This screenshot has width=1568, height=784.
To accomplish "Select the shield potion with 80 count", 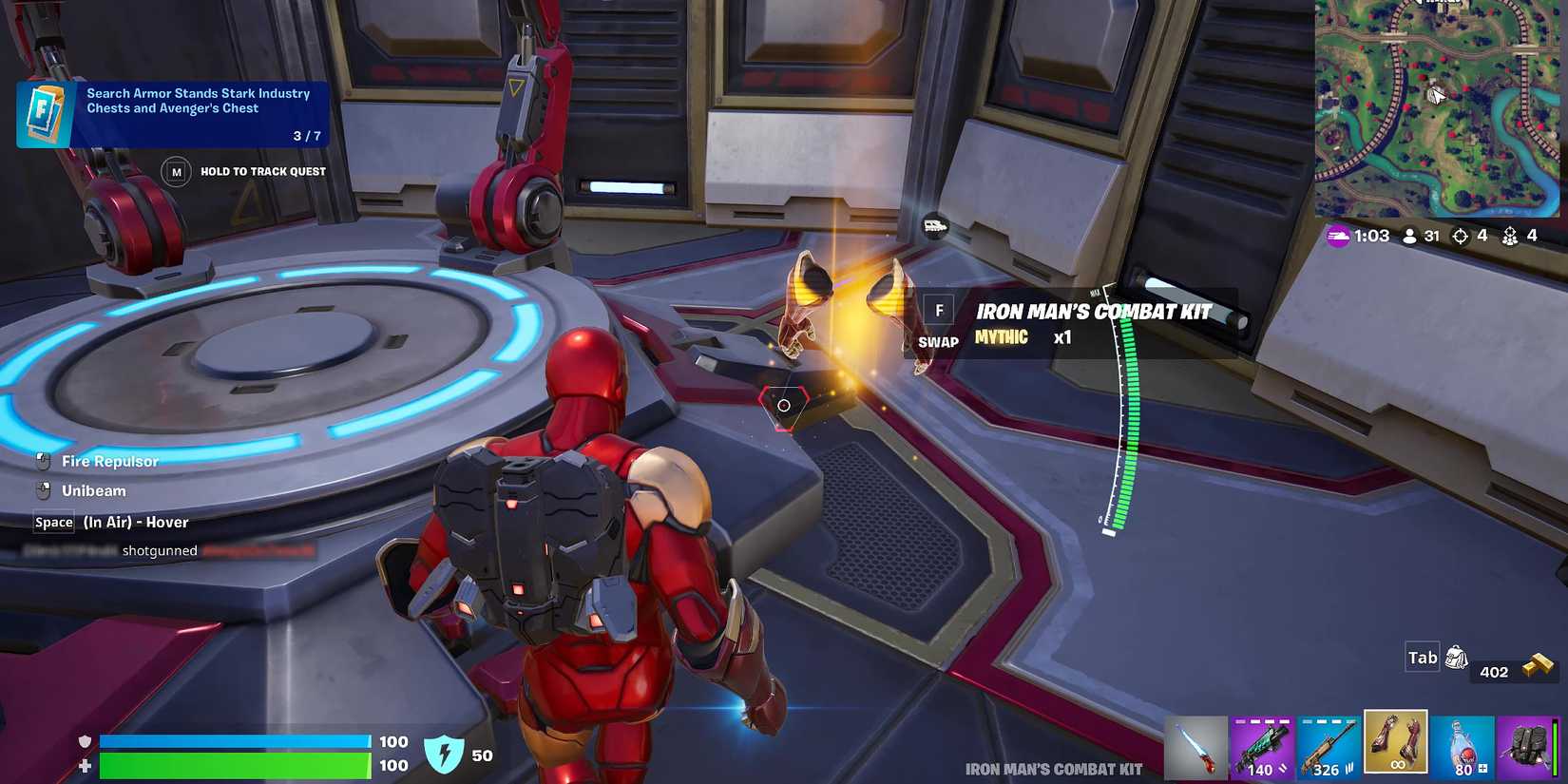I will [1462, 745].
